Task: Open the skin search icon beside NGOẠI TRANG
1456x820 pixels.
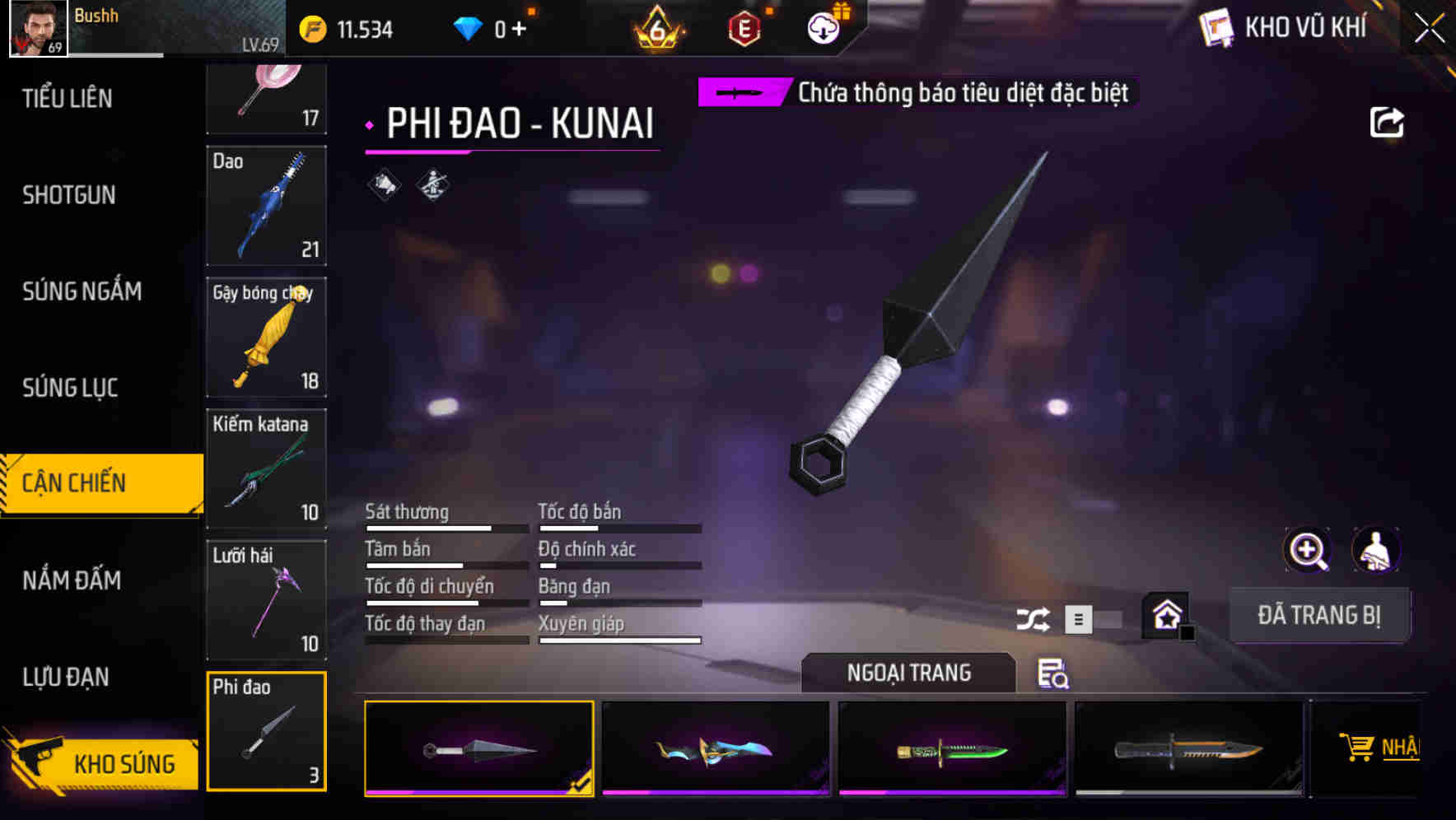Action: coord(1052,674)
